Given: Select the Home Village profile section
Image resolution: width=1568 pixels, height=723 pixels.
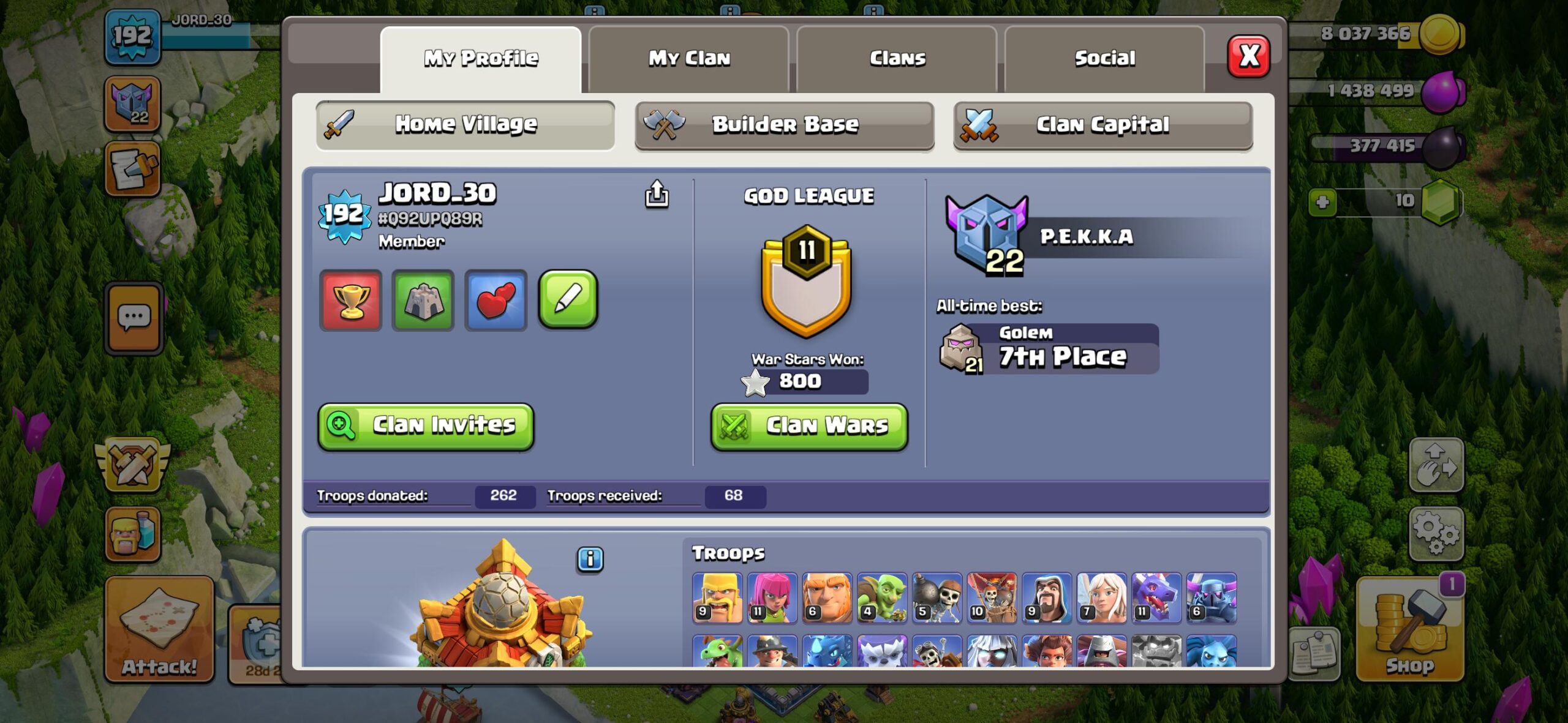Looking at the screenshot, I should tap(466, 125).
